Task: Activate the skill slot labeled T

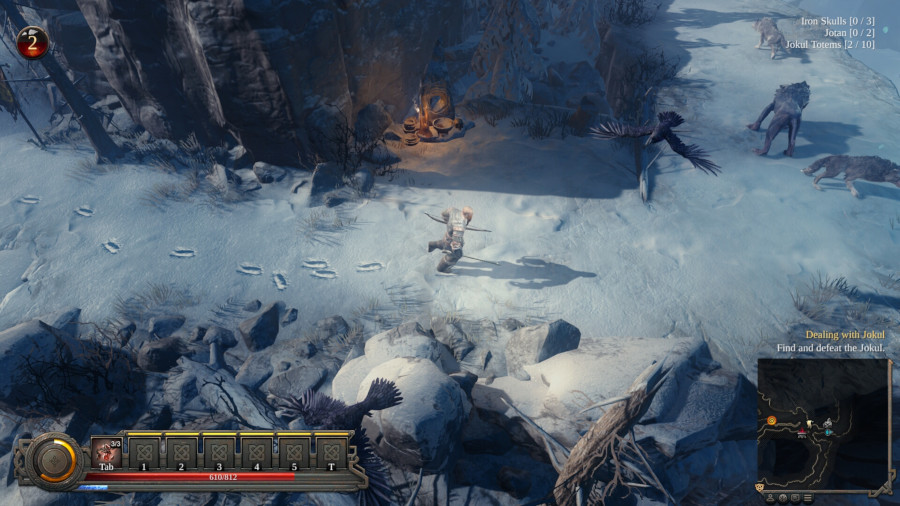Action: (331, 451)
